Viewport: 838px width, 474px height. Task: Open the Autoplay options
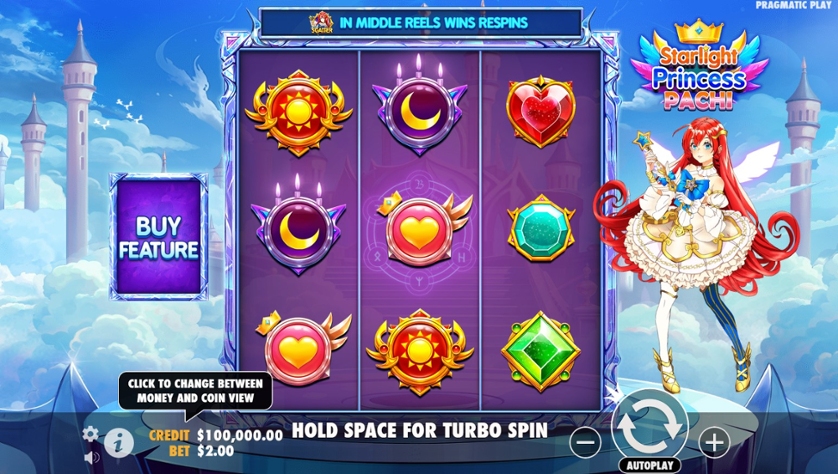[646, 465]
